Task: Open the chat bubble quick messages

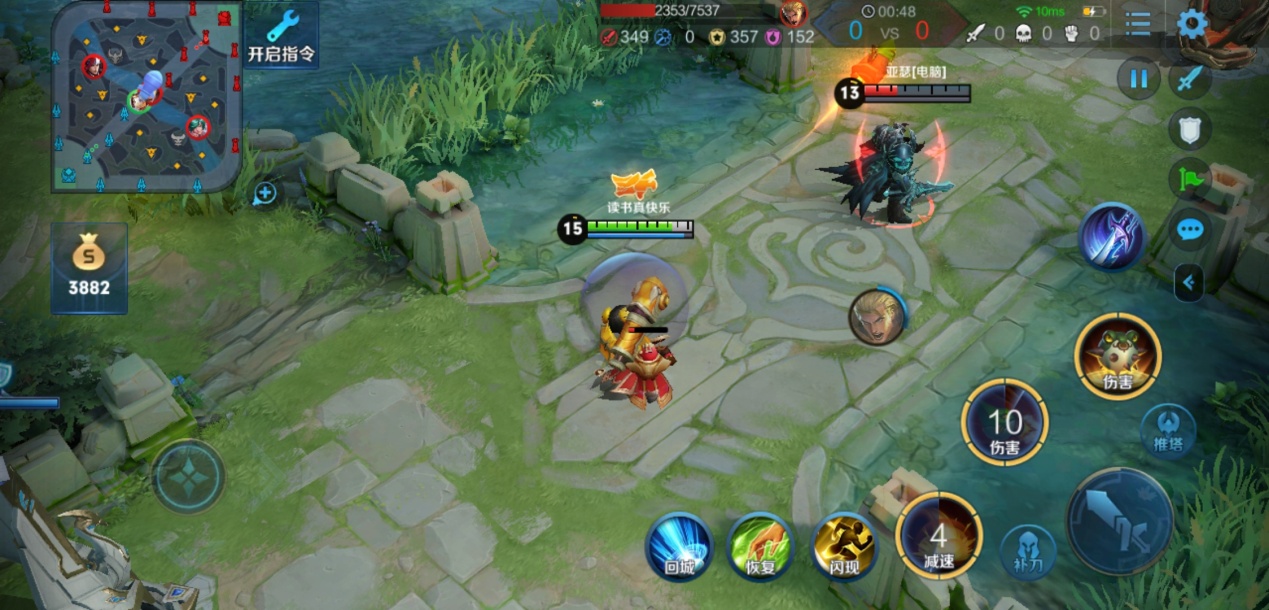Action: pyautogui.click(x=1189, y=231)
